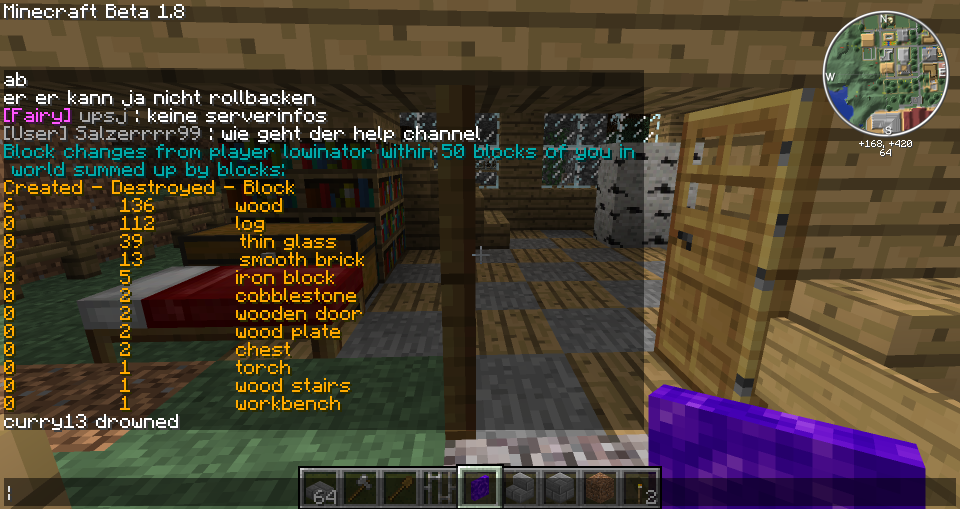960x509 pixels.
Task: Select the stone brick stairs slot
Action: [x=519, y=487]
